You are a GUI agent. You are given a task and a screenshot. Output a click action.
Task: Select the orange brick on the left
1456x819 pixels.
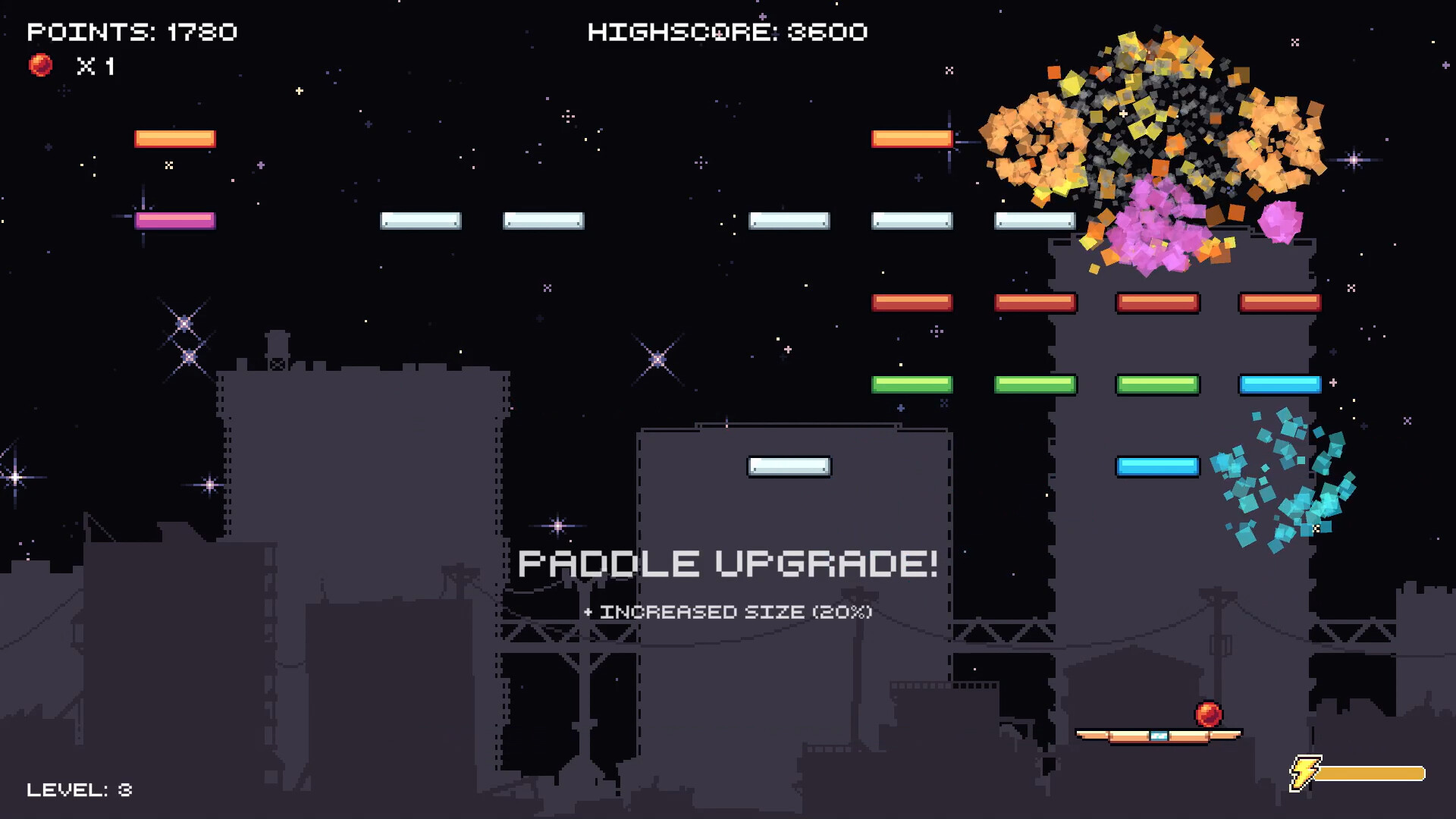(x=174, y=138)
